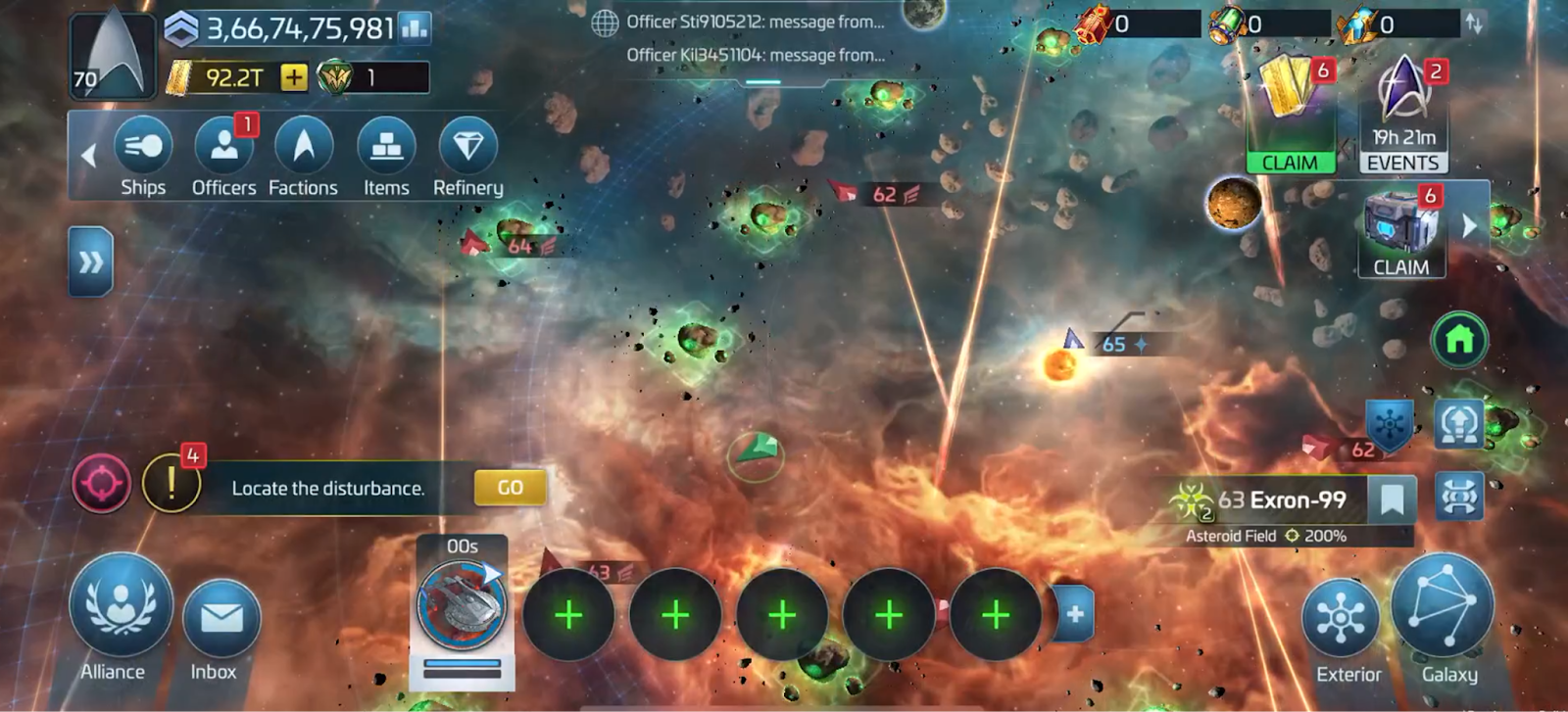Open the Ships menu
Image resolution: width=1568 pixels, height=712 pixels.
click(143, 155)
